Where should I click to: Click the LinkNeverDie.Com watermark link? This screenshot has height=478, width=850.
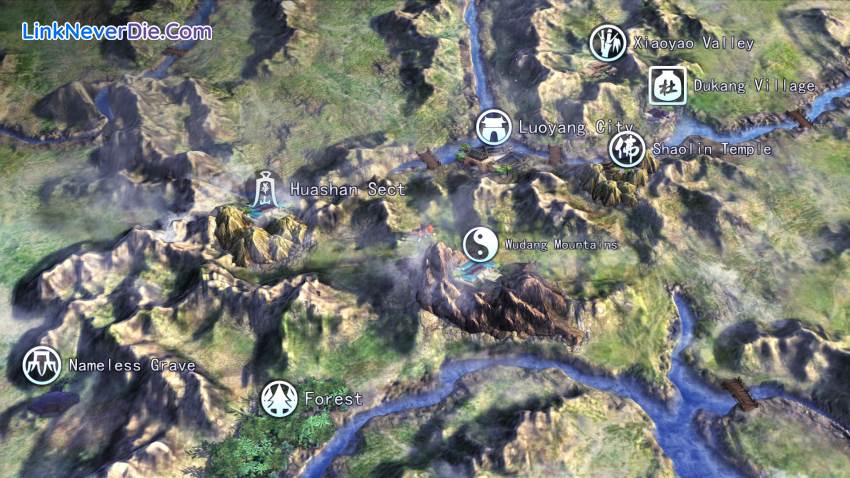pos(117,31)
